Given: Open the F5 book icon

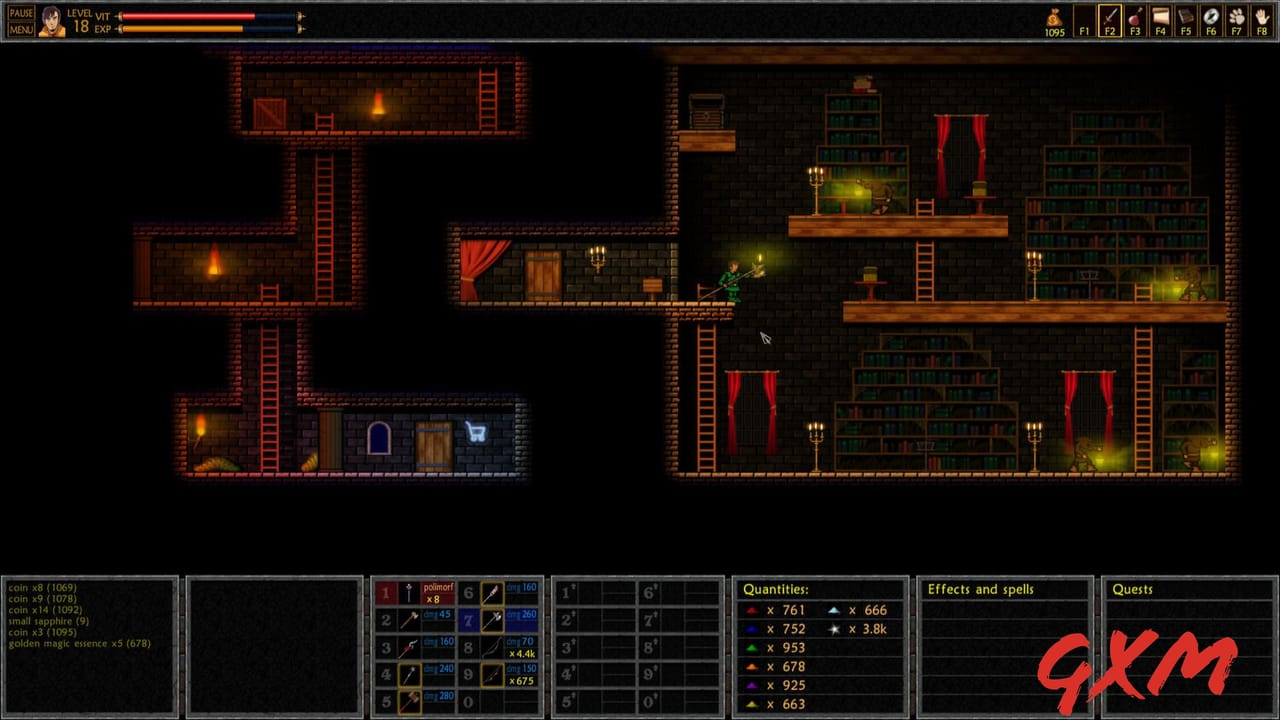Looking at the screenshot, I should tap(1186, 19).
